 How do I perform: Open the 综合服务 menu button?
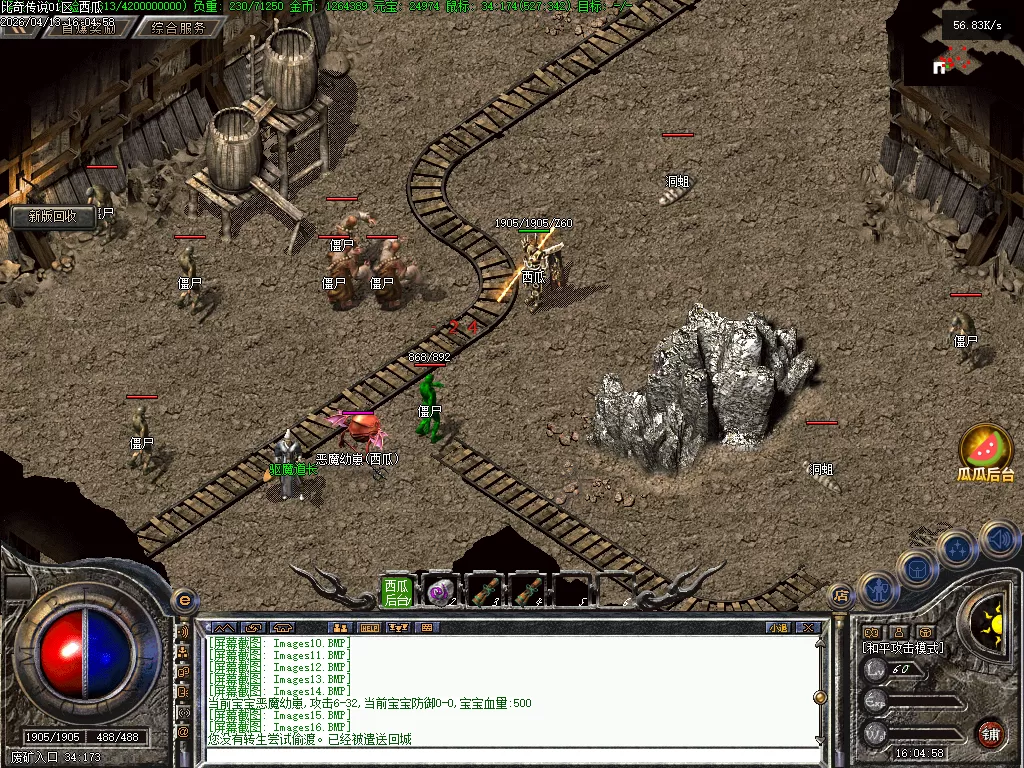[x=184, y=28]
